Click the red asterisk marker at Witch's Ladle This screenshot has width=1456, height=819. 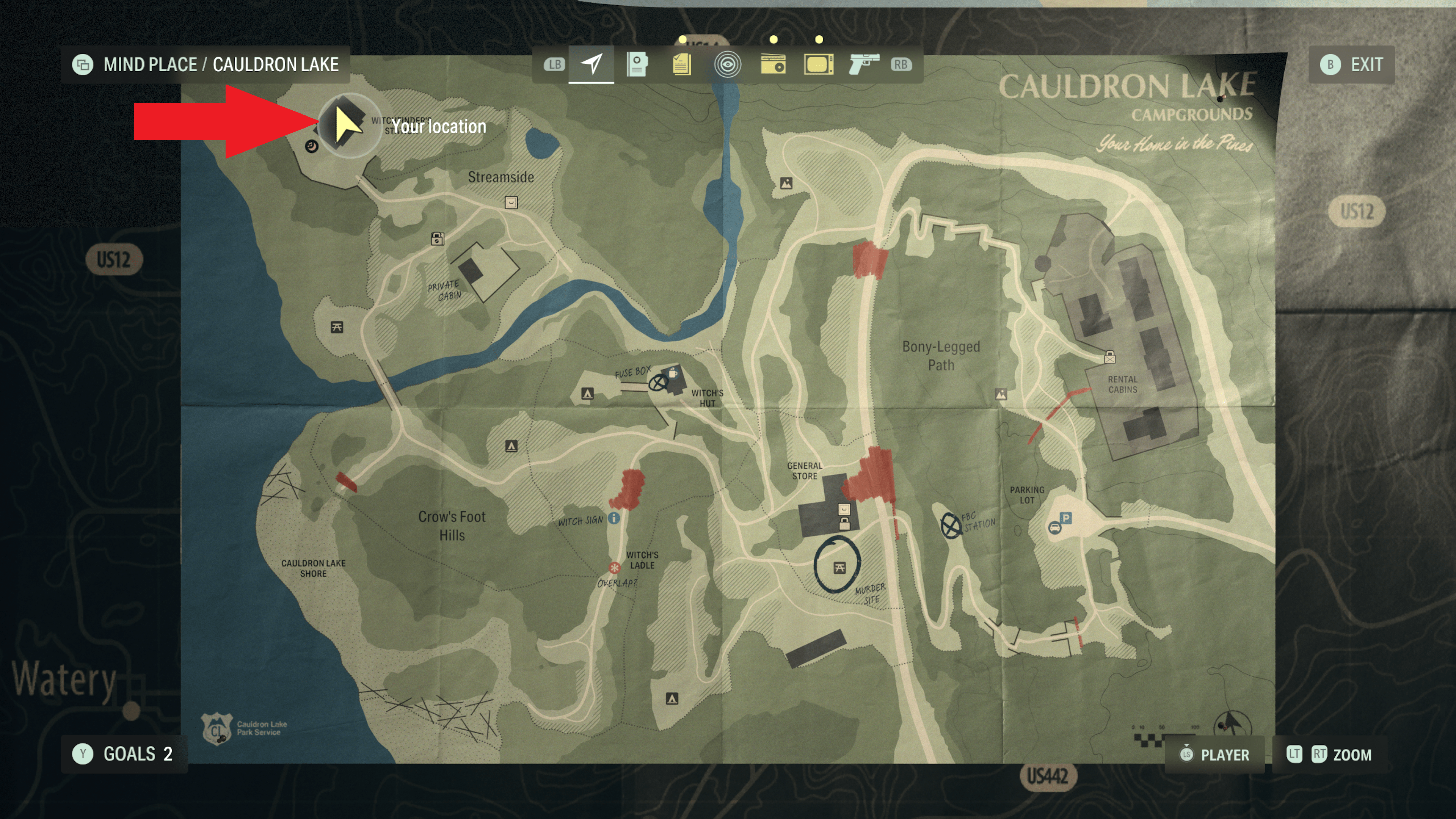pyautogui.click(x=614, y=567)
